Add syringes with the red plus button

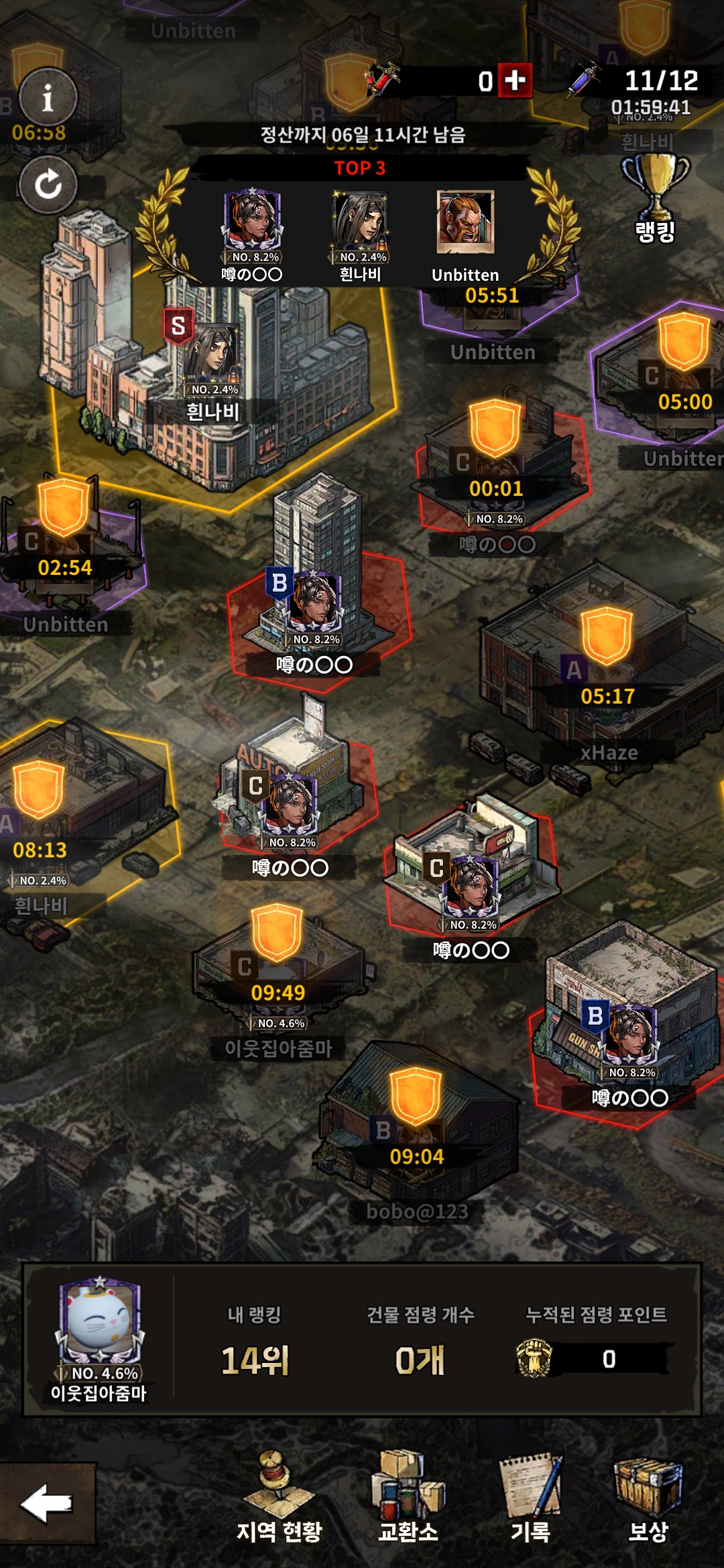click(x=515, y=81)
